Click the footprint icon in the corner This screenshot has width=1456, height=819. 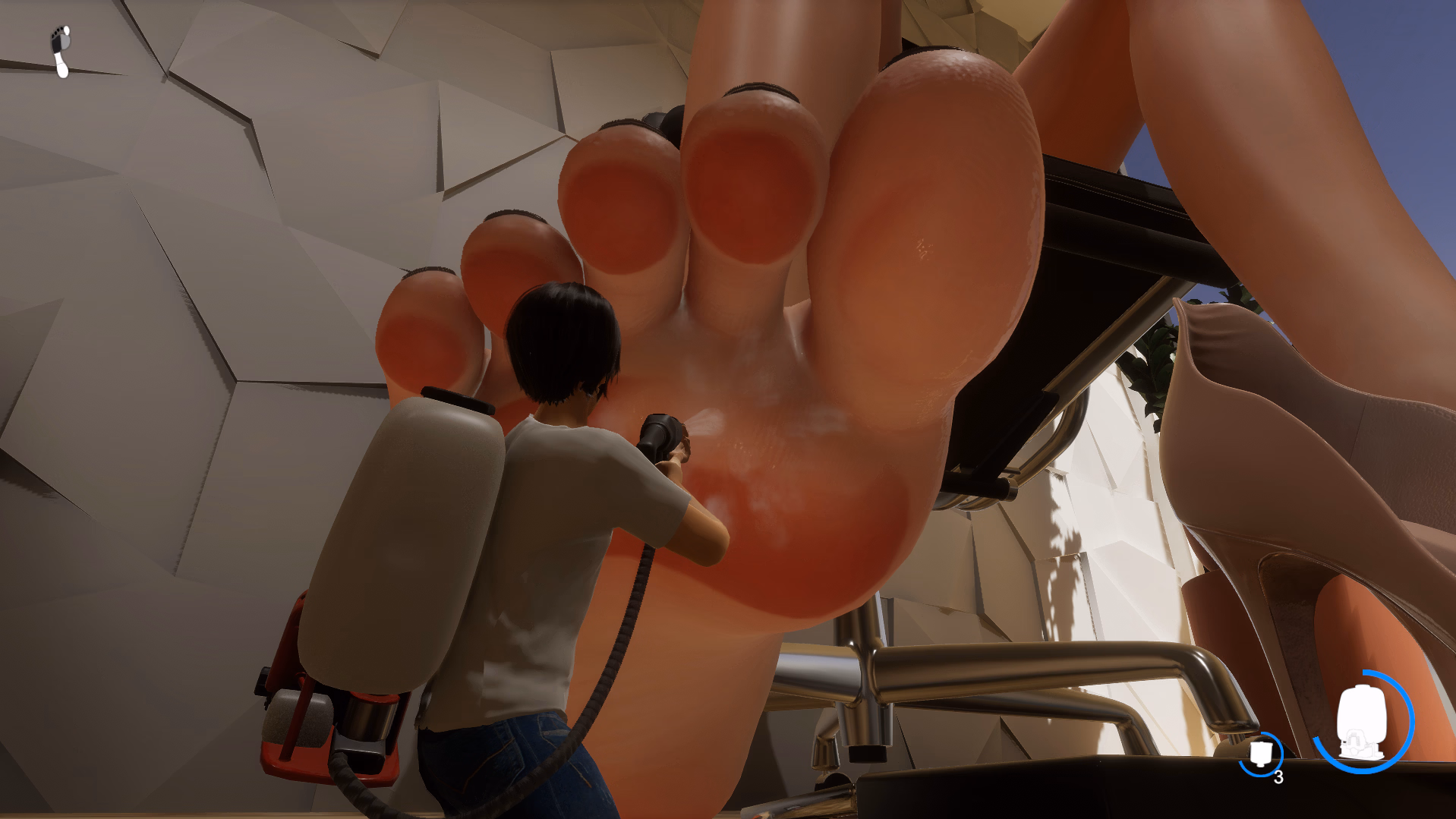coord(61,51)
